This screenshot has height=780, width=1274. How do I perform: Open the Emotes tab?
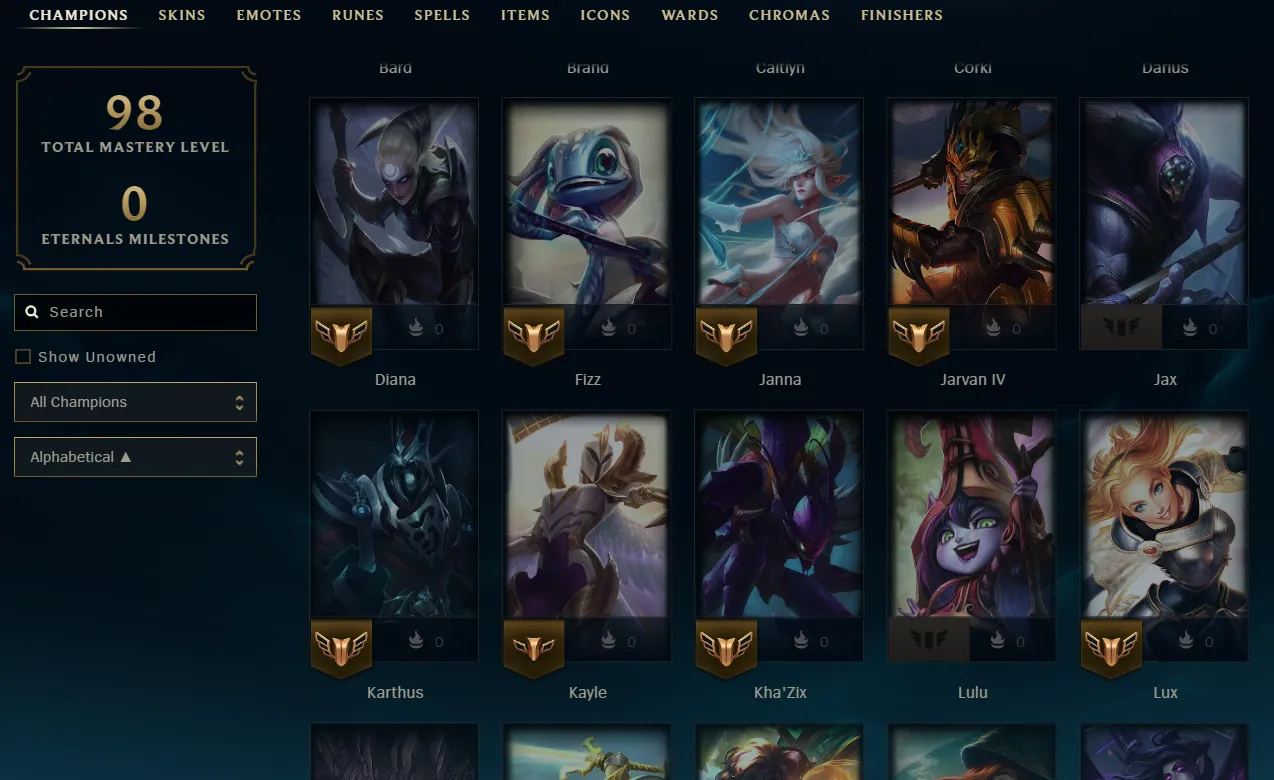[x=269, y=15]
